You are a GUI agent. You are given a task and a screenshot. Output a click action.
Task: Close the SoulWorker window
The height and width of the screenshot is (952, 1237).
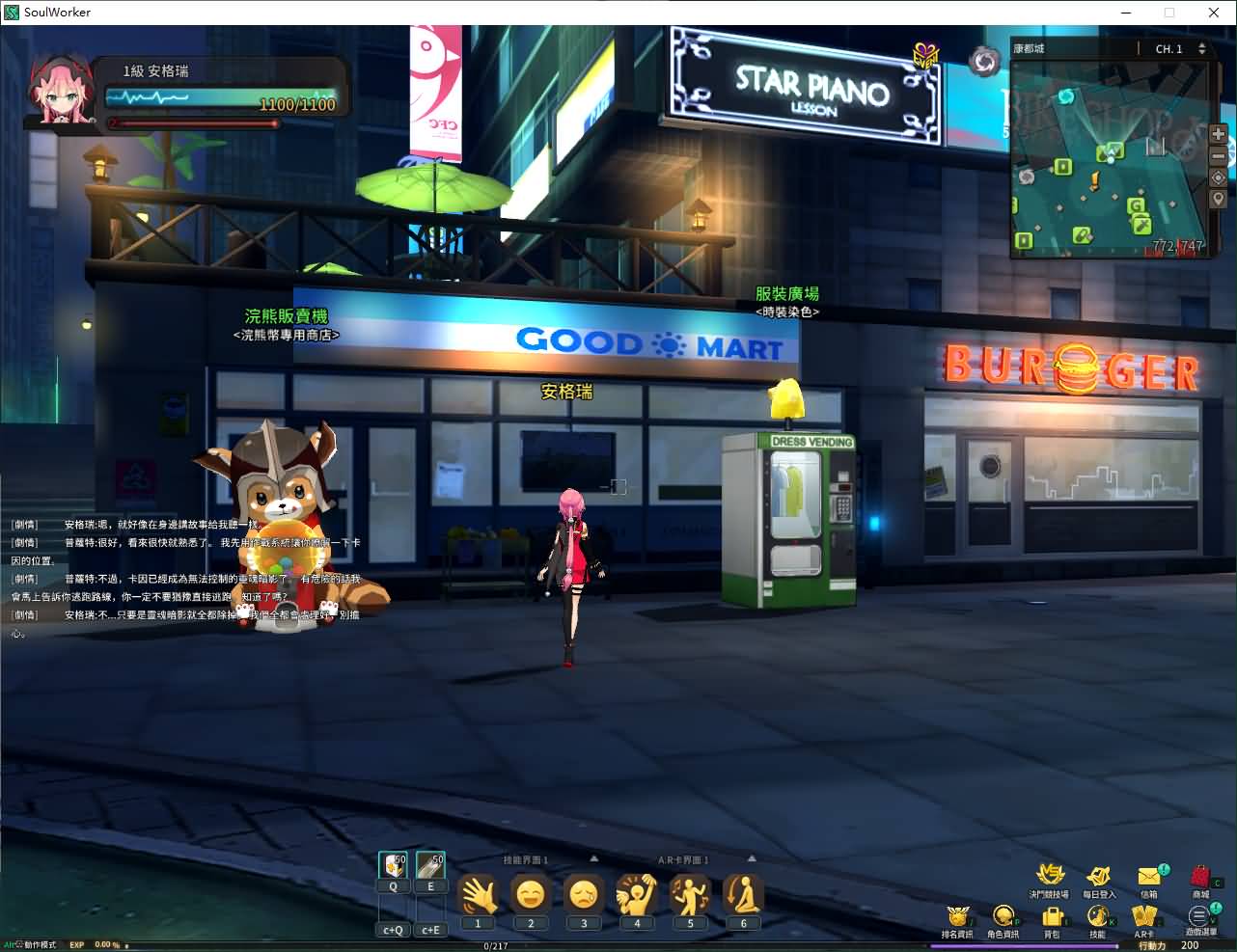pyautogui.click(x=1214, y=13)
